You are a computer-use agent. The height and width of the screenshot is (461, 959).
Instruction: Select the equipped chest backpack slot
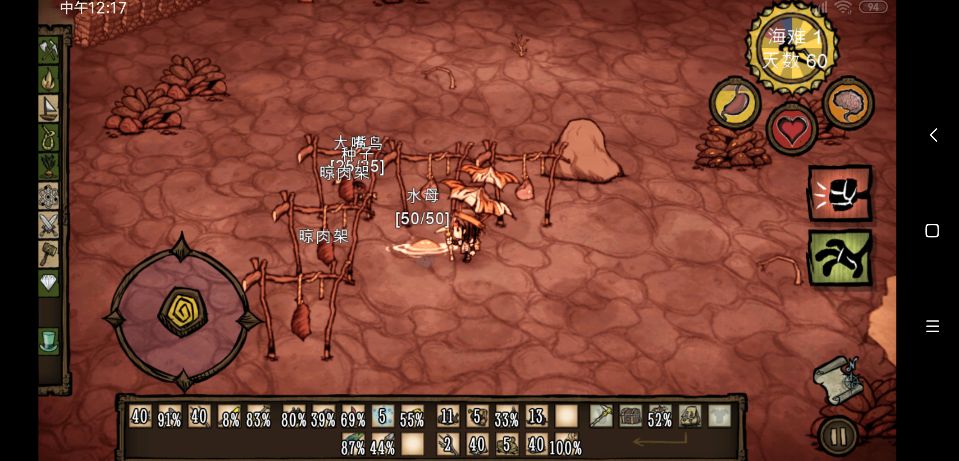[x=630, y=416]
